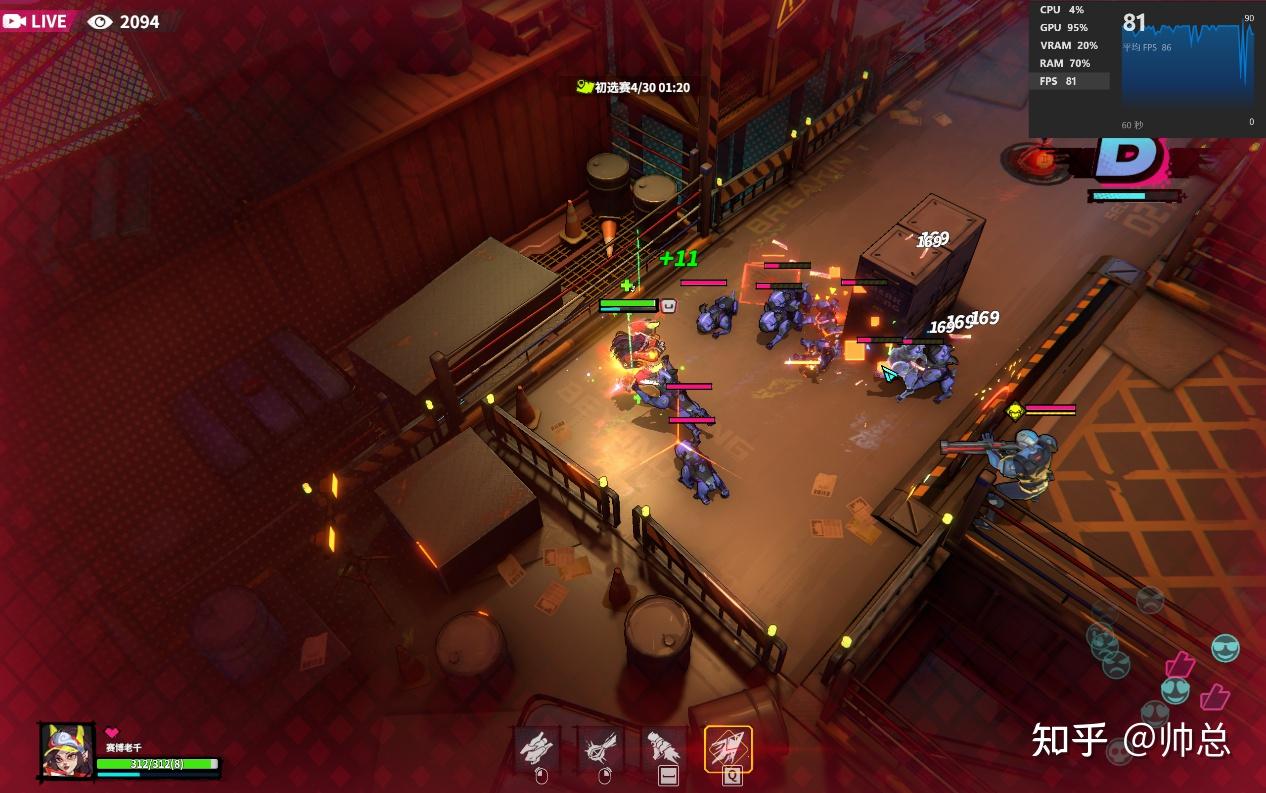1266x793 pixels.
Task: Activate the highlighted Q ultimate skill
Action: click(729, 748)
